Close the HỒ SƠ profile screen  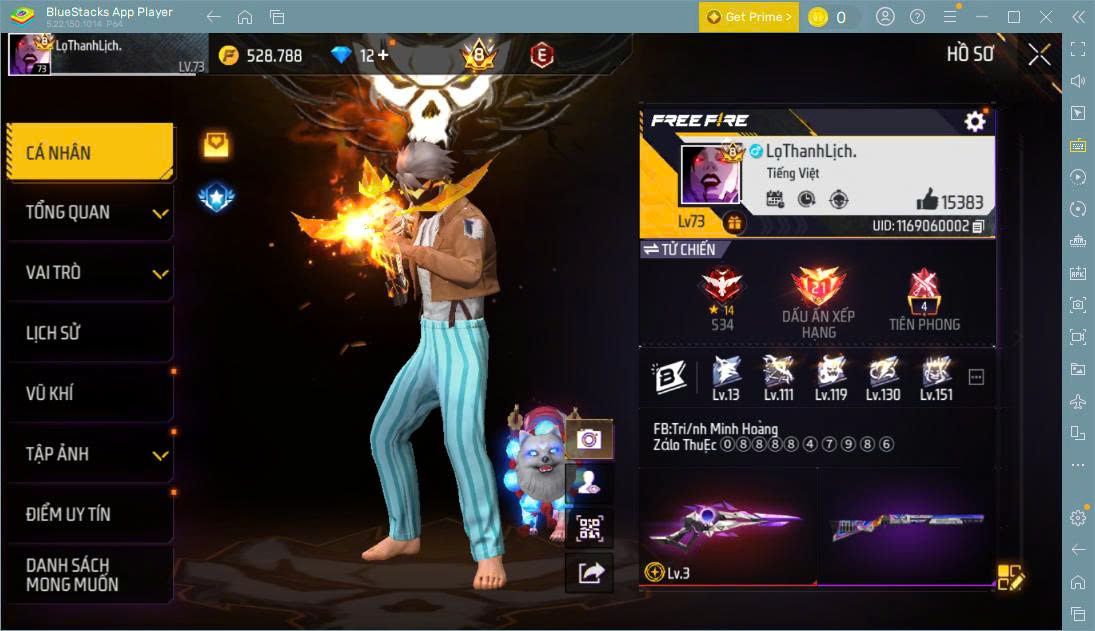pos(1039,55)
